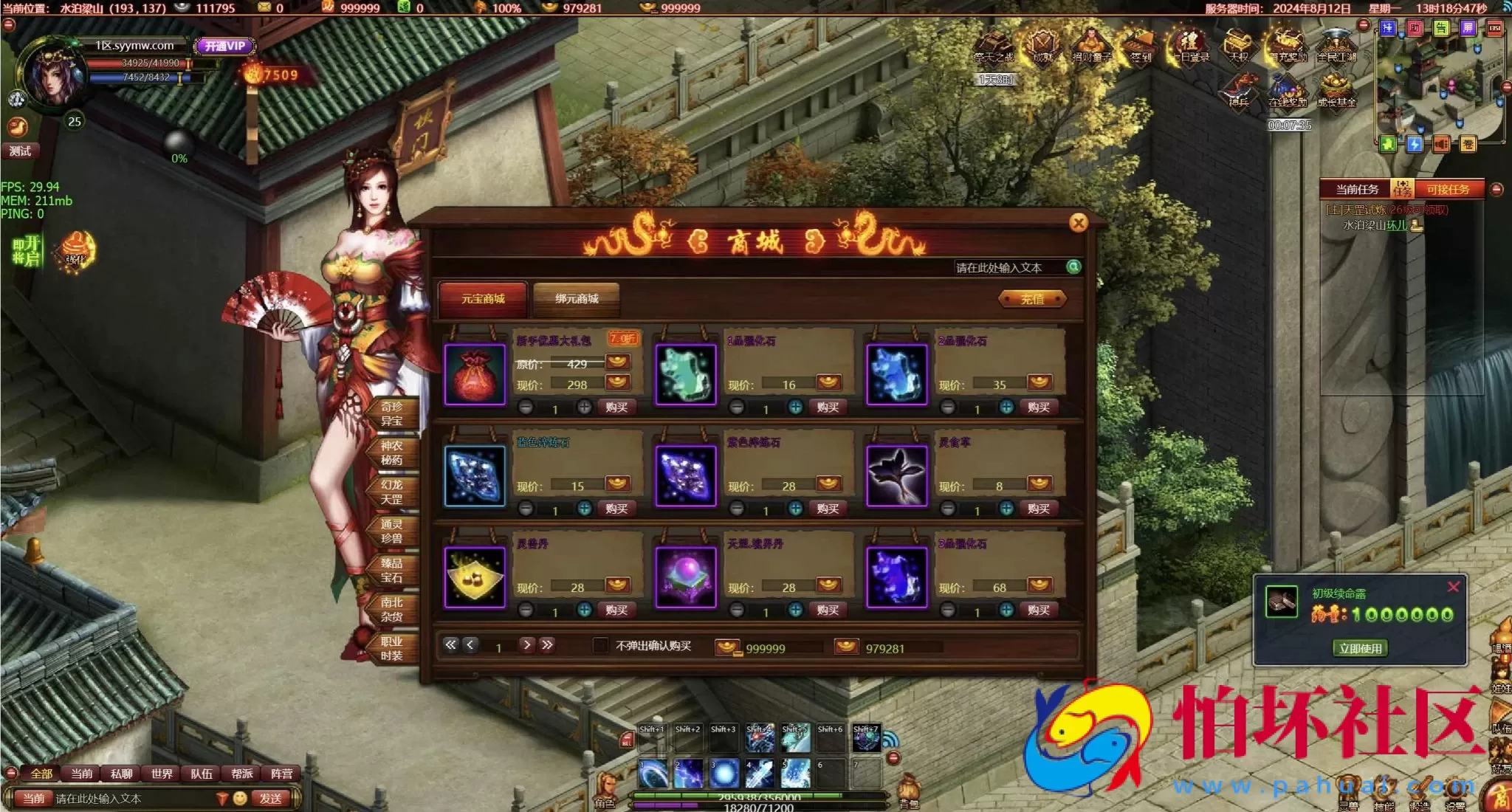The width and height of the screenshot is (1512, 812).
Task: Go to the next shop page
Action: (527, 645)
